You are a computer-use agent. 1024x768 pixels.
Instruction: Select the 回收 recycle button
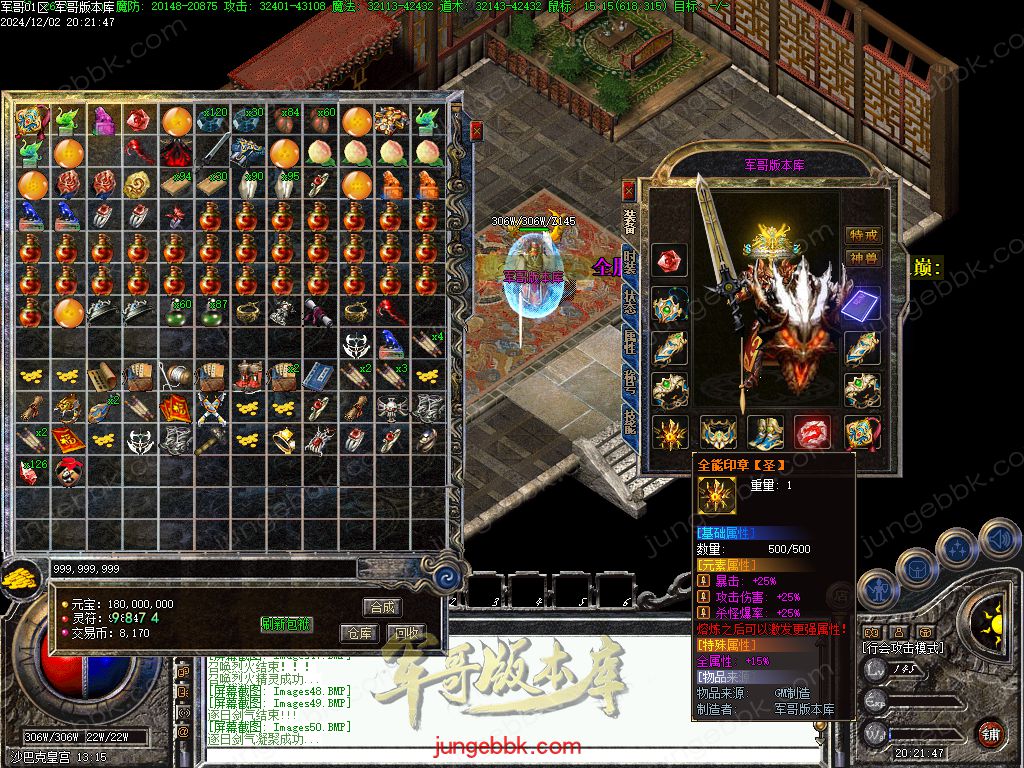click(404, 633)
